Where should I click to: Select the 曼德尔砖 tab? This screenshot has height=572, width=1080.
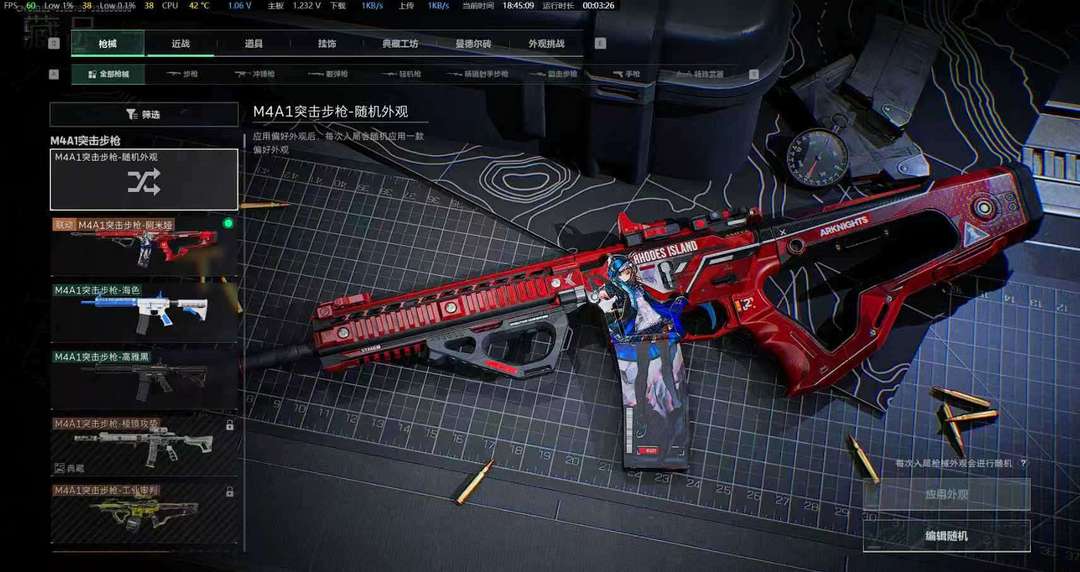click(473, 44)
